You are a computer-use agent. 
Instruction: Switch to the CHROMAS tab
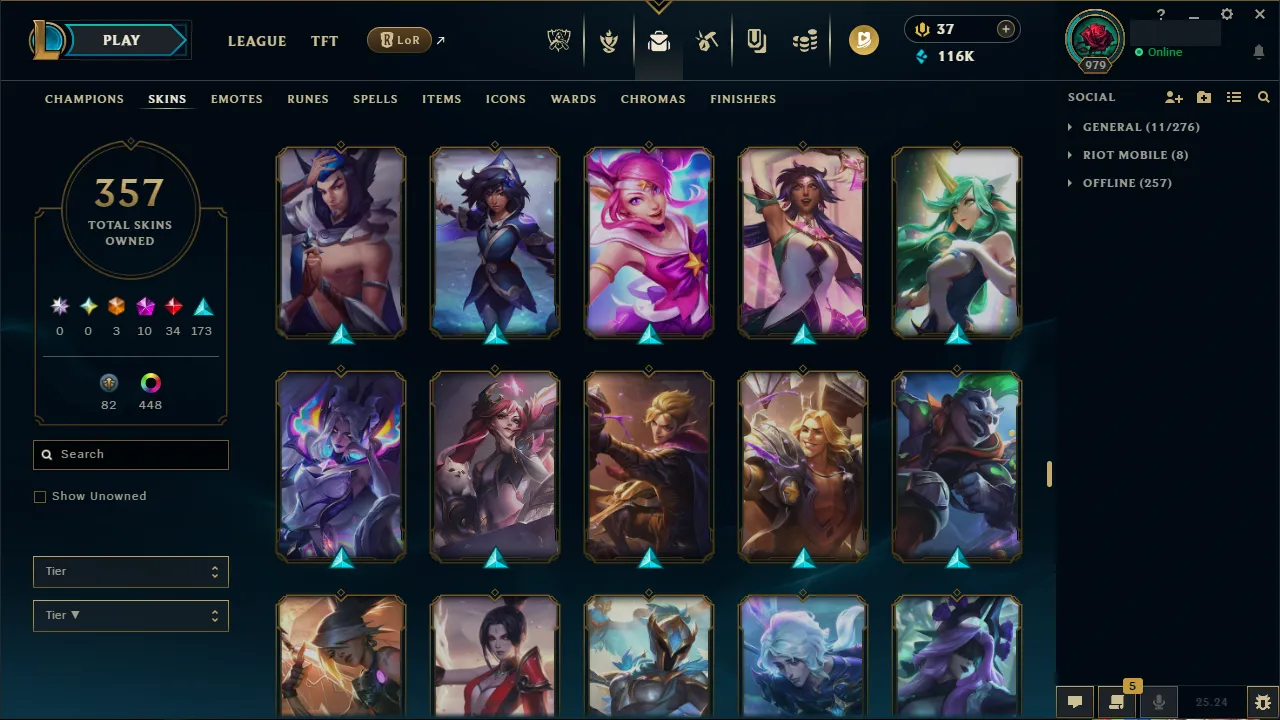653,99
